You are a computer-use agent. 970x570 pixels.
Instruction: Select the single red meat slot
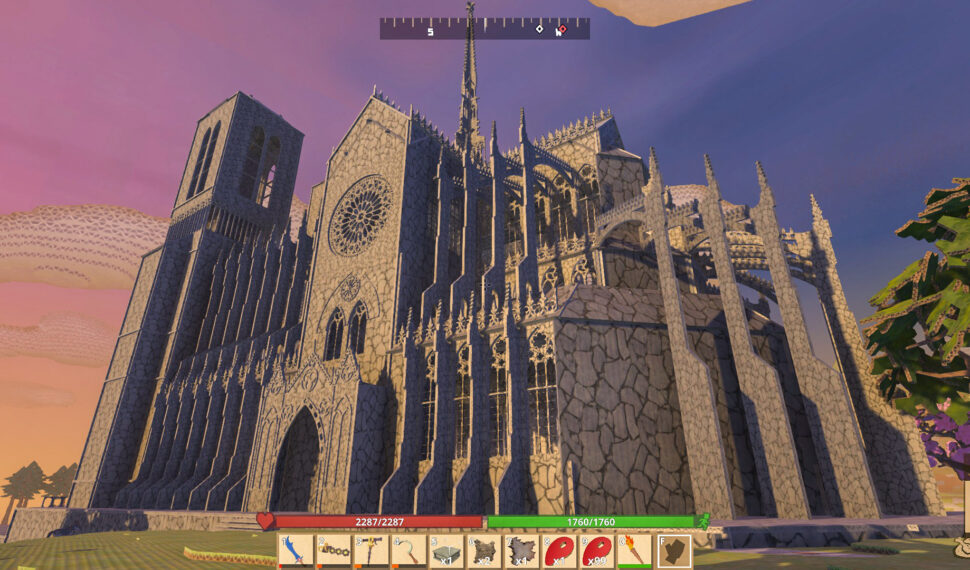[x=559, y=551]
